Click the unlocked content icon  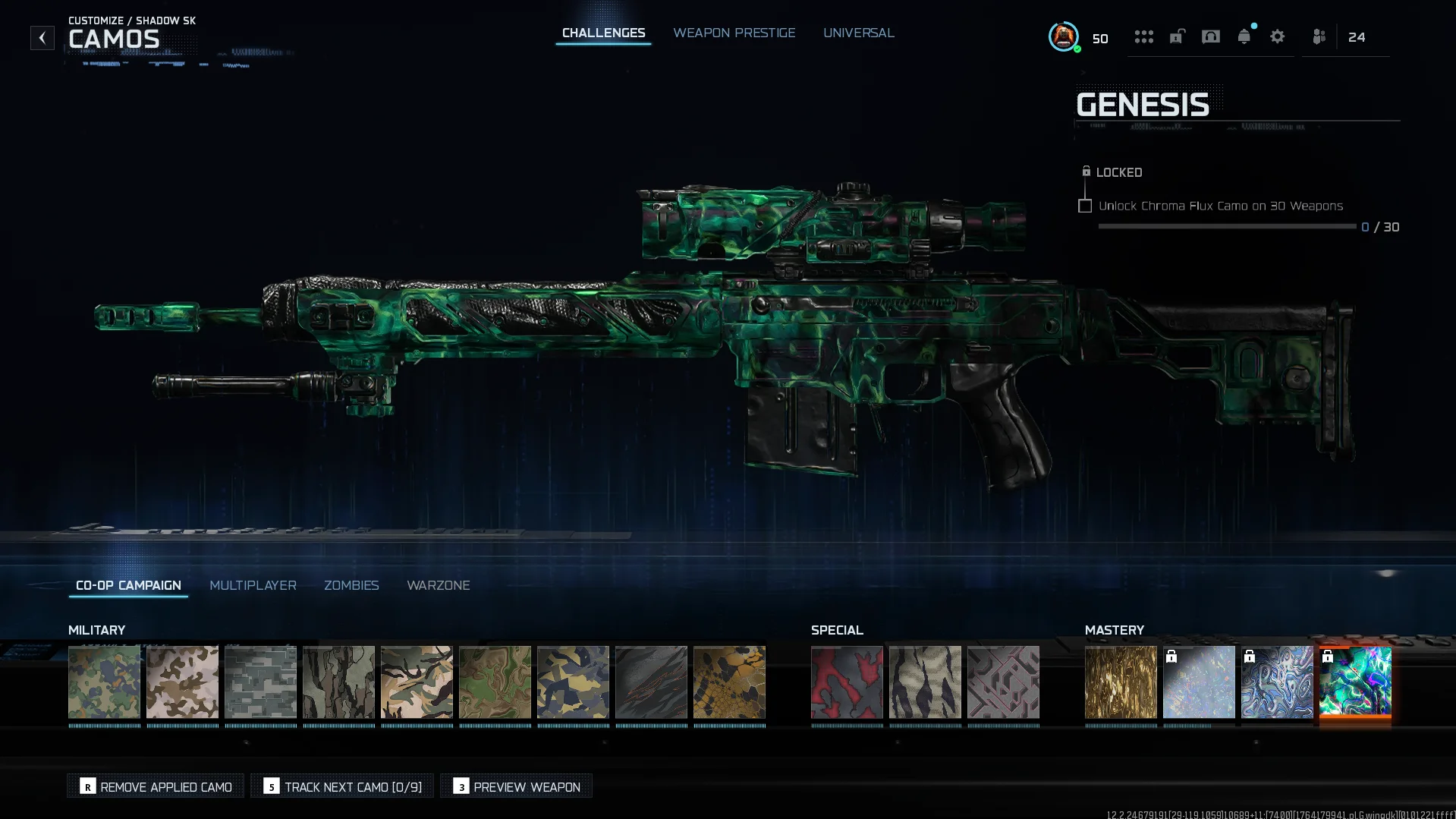pos(1177,36)
